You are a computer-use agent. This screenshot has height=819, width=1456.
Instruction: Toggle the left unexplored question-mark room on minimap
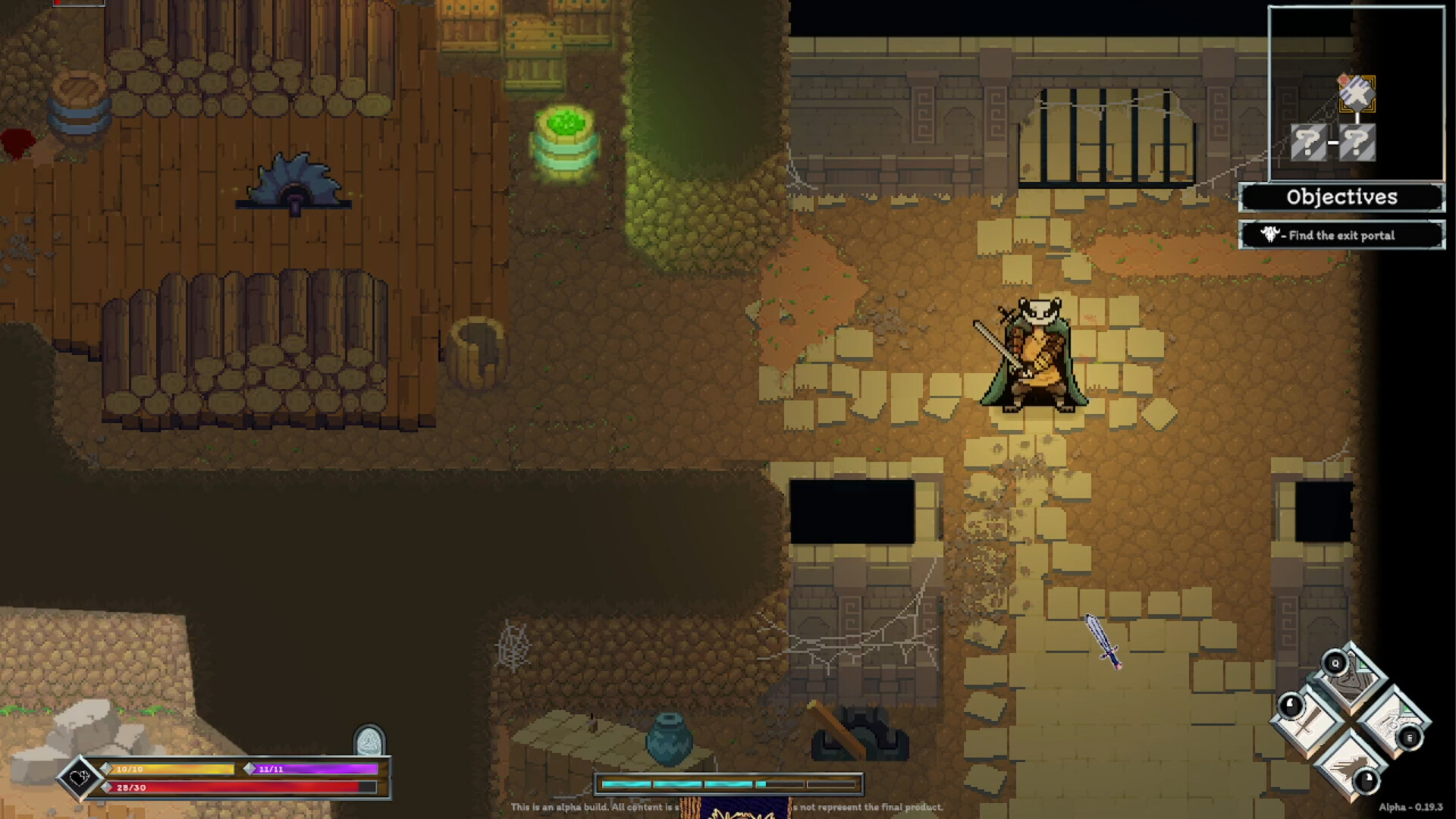[1308, 142]
